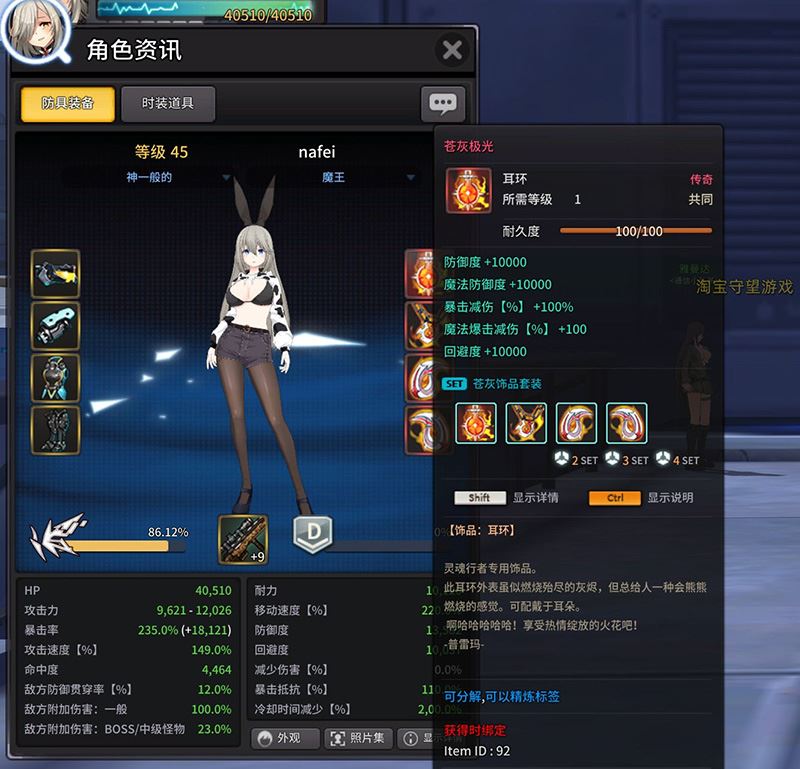800x769 pixels.
Task: Select the first earring icon in 苍灰饰品套装 set
Action: tap(476, 423)
